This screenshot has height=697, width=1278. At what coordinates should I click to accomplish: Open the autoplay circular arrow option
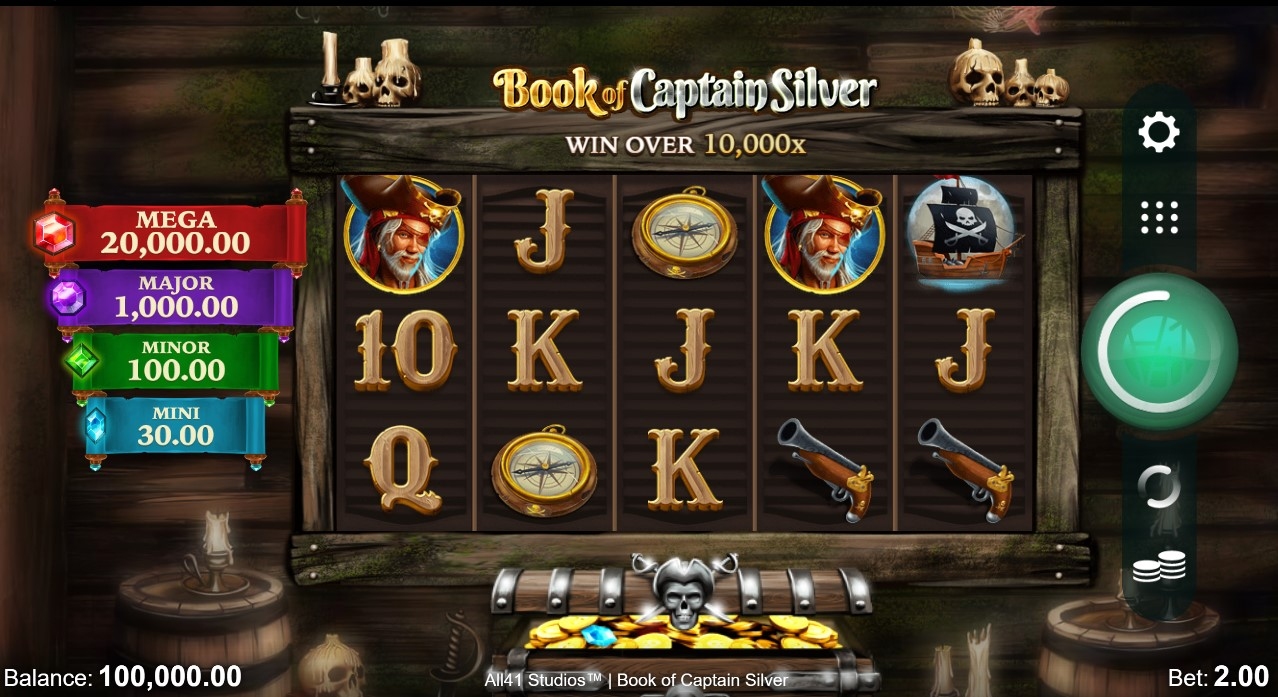(x=1159, y=487)
